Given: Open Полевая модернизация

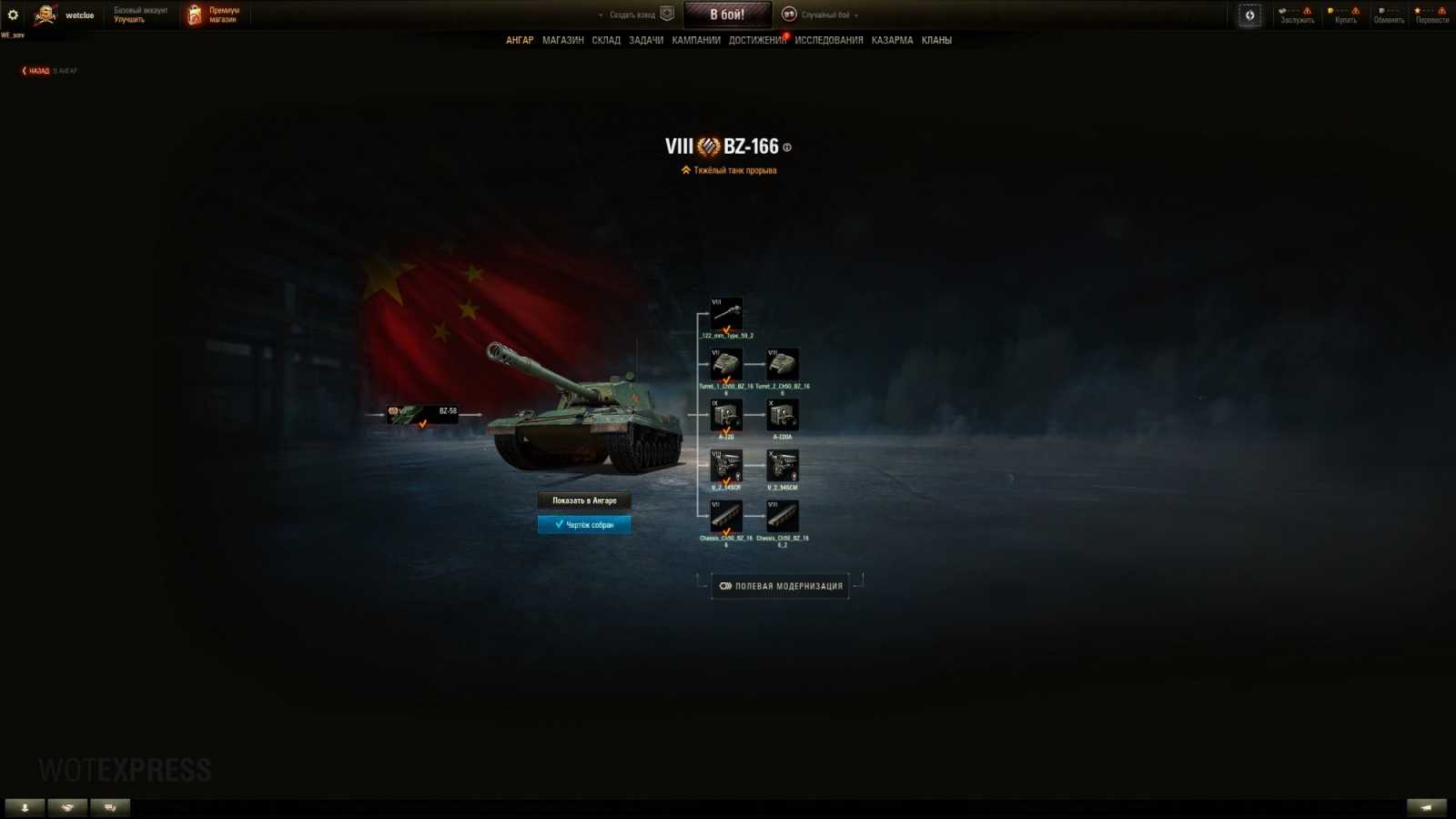Looking at the screenshot, I should click(779, 586).
